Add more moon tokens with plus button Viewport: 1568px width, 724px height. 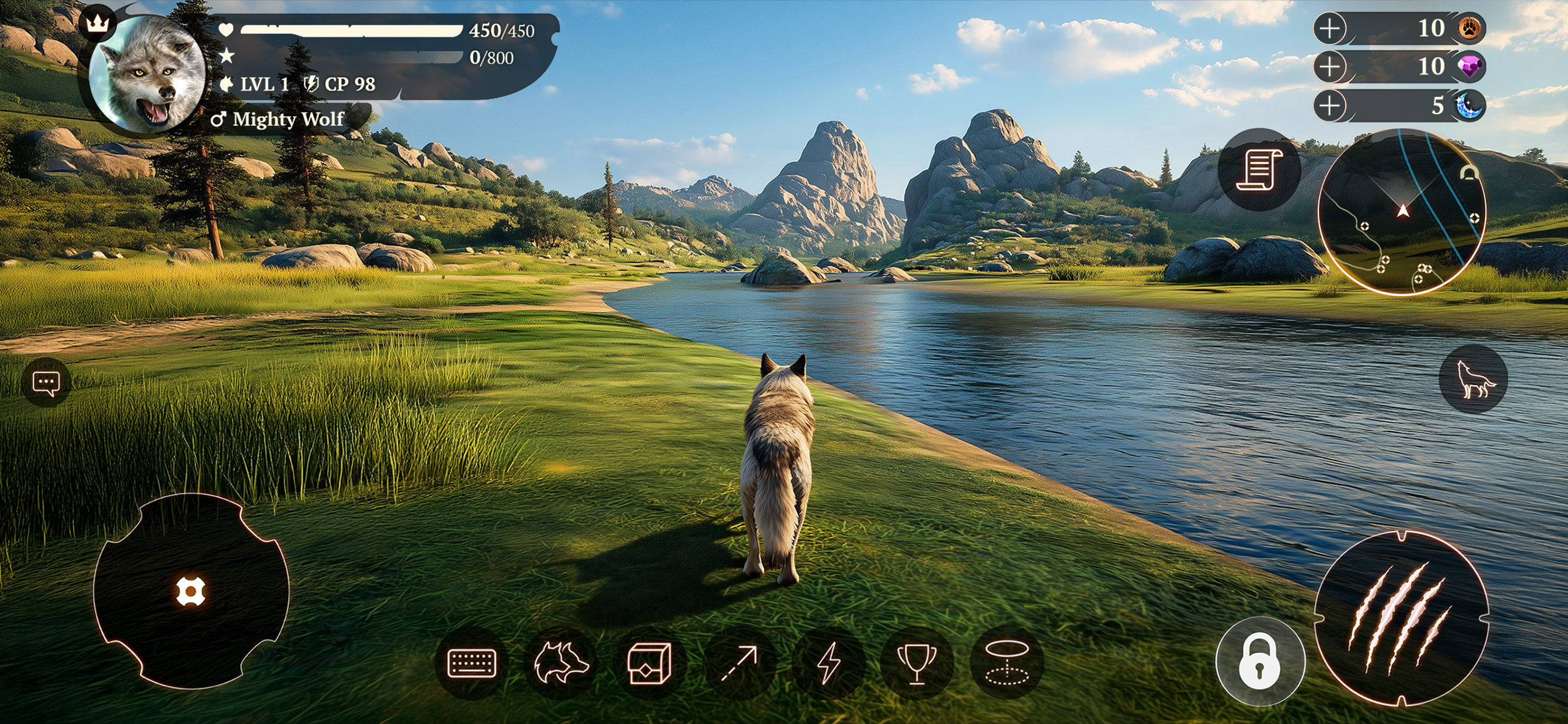click(1329, 105)
